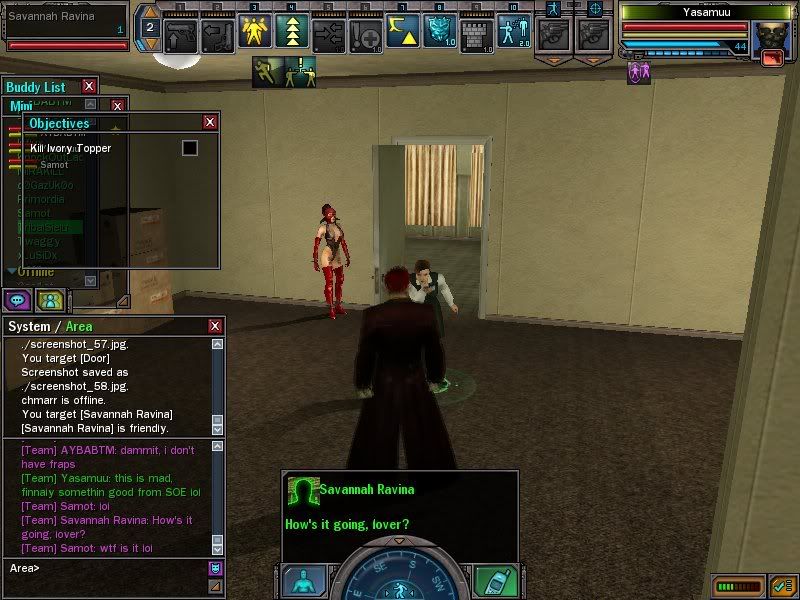Switch to the System chat tab
Screen dimensions: 800x600
(x=28, y=327)
